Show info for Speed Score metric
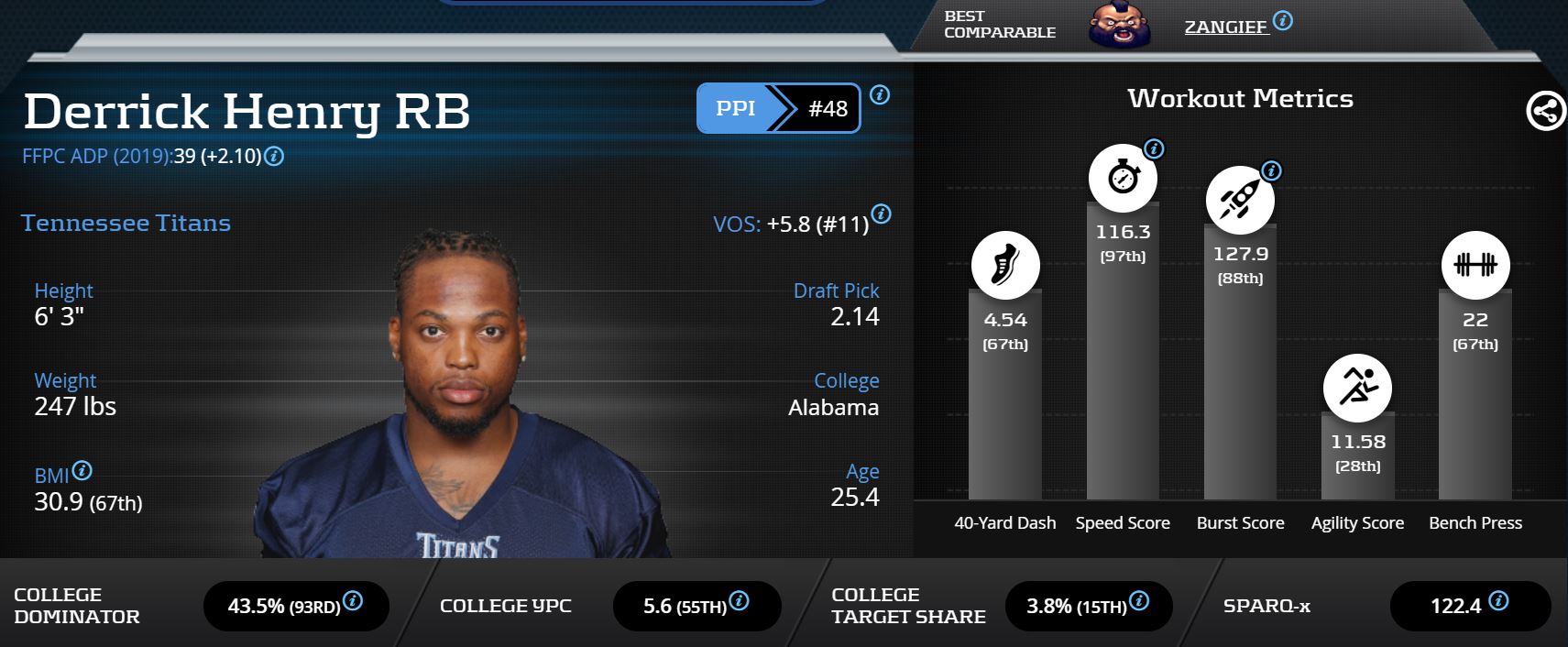This screenshot has width=1568, height=647. (1154, 148)
